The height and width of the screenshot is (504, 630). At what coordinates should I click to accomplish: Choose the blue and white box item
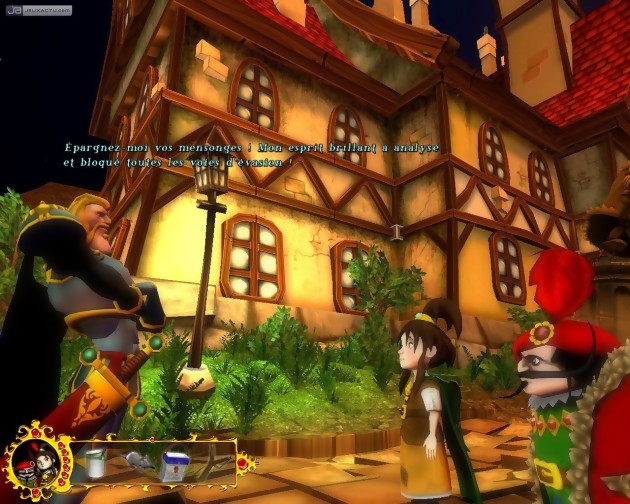coord(175,463)
